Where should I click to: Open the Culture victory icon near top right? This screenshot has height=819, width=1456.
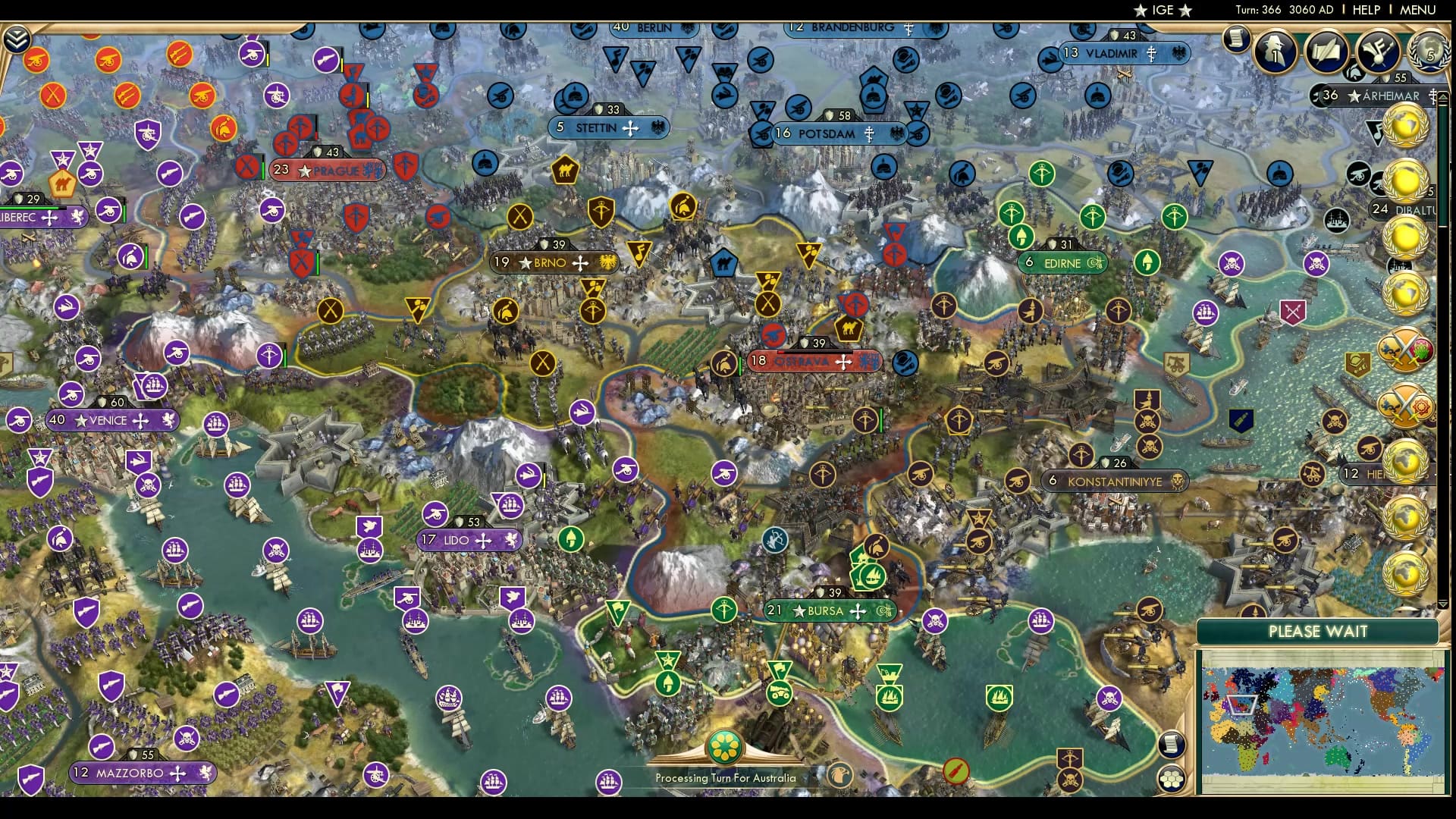[1379, 52]
